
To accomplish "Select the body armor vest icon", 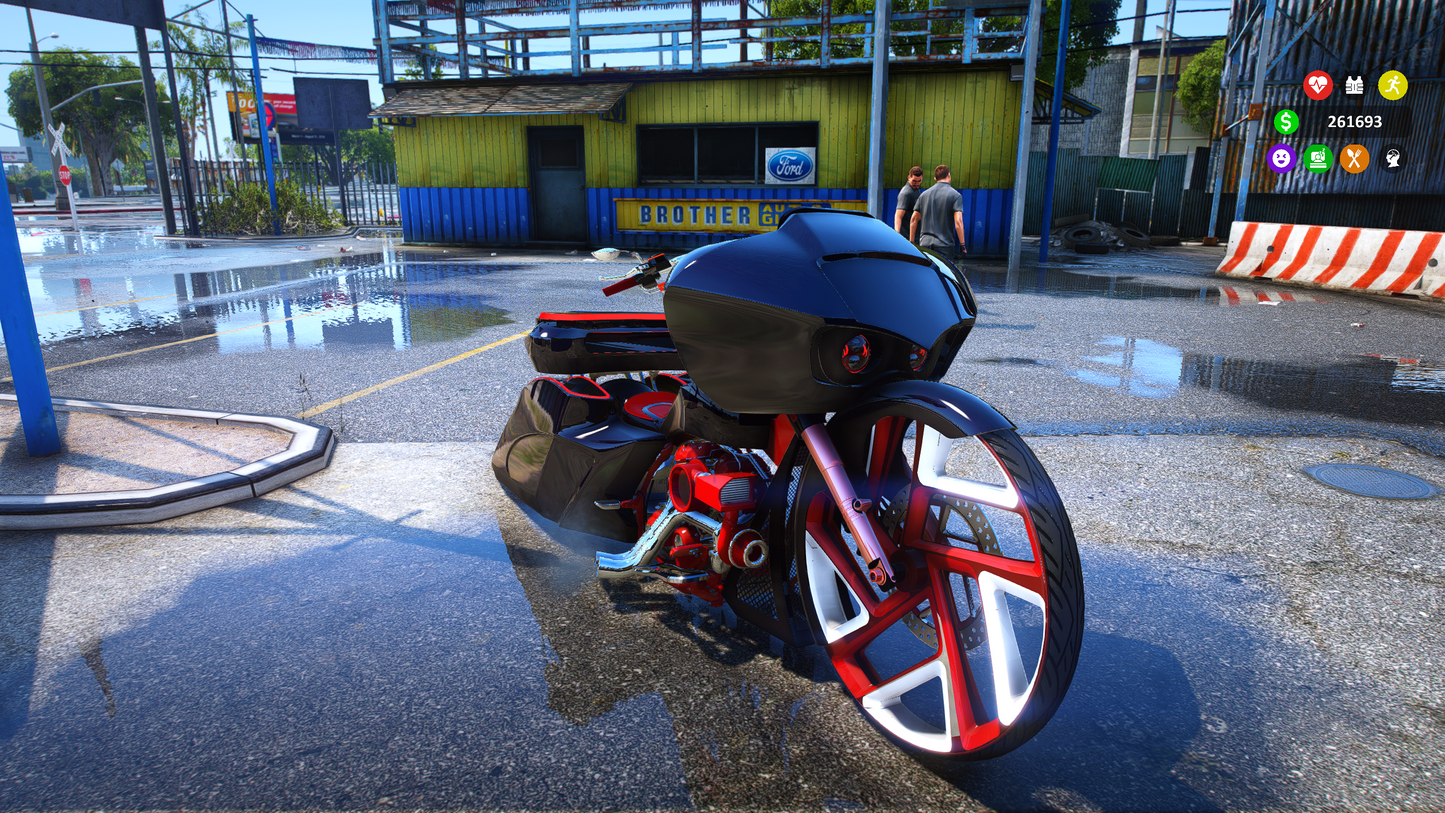I will (x=1354, y=85).
